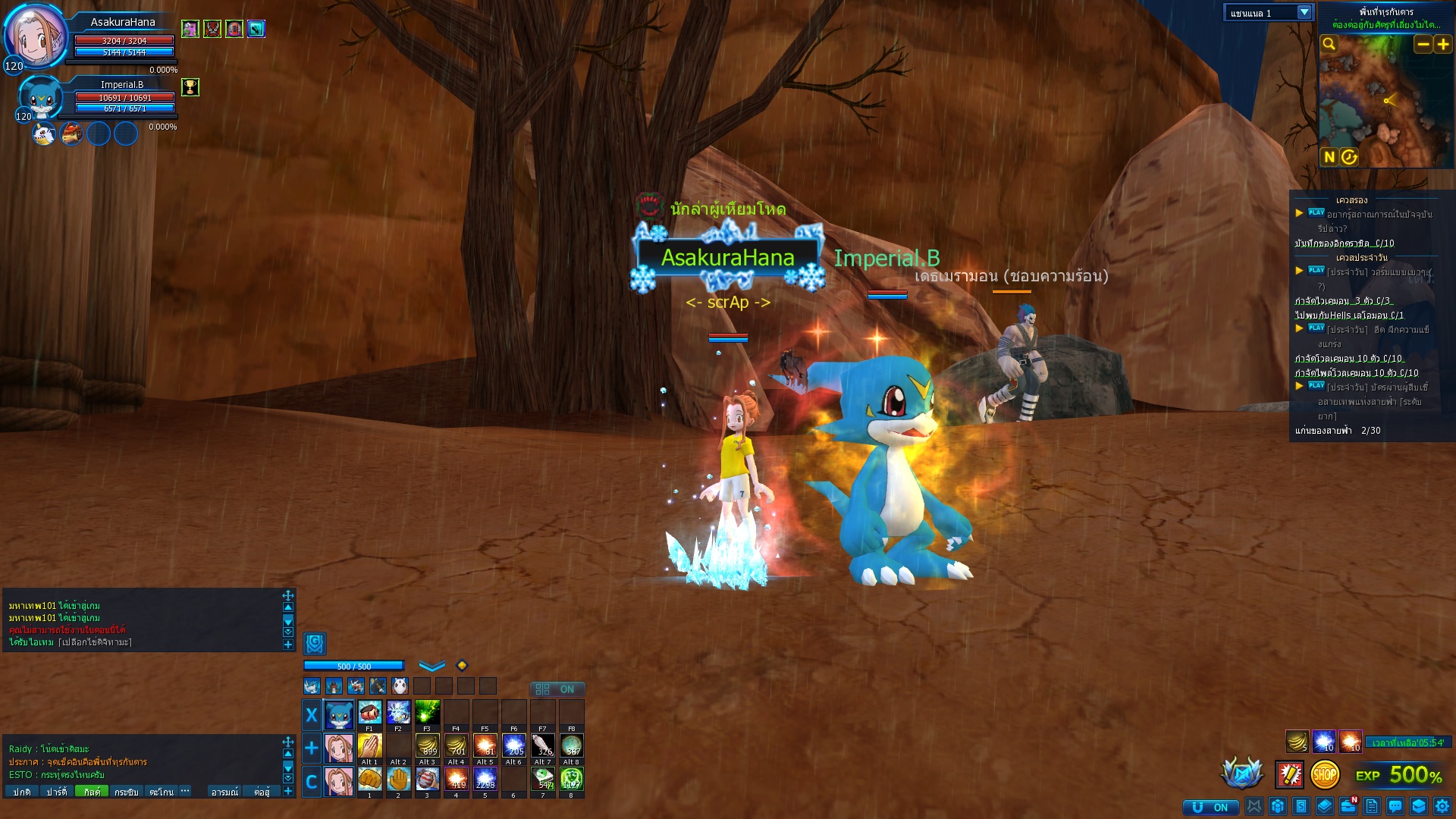Use the praying hands skill on Alt 1
1456x819 pixels.
[369, 746]
